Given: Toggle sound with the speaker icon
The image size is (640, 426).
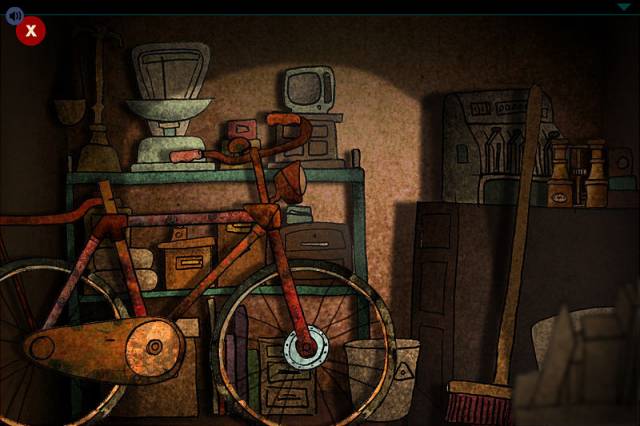Looking at the screenshot, I should tap(13, 13).
